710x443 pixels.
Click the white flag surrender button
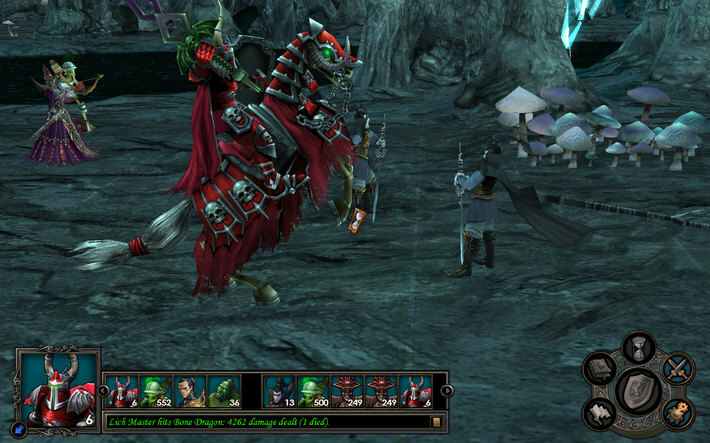coord(599,412)
